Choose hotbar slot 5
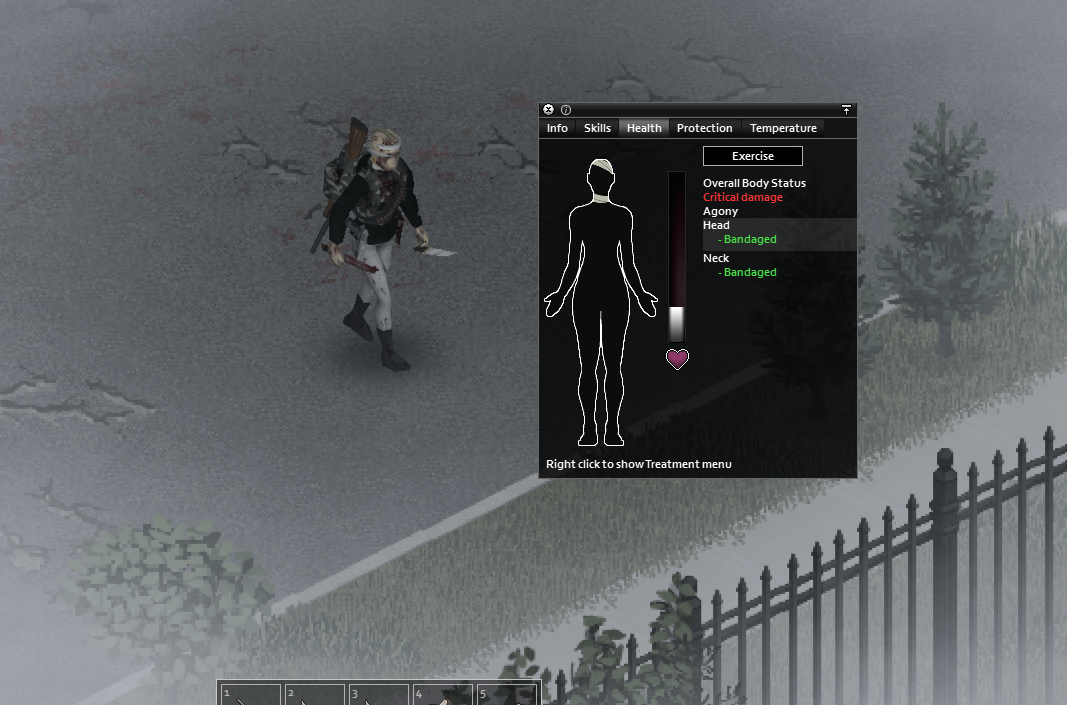Viewport: 1067px width, 705px height. pyautogui.click(x=506, y=694)
